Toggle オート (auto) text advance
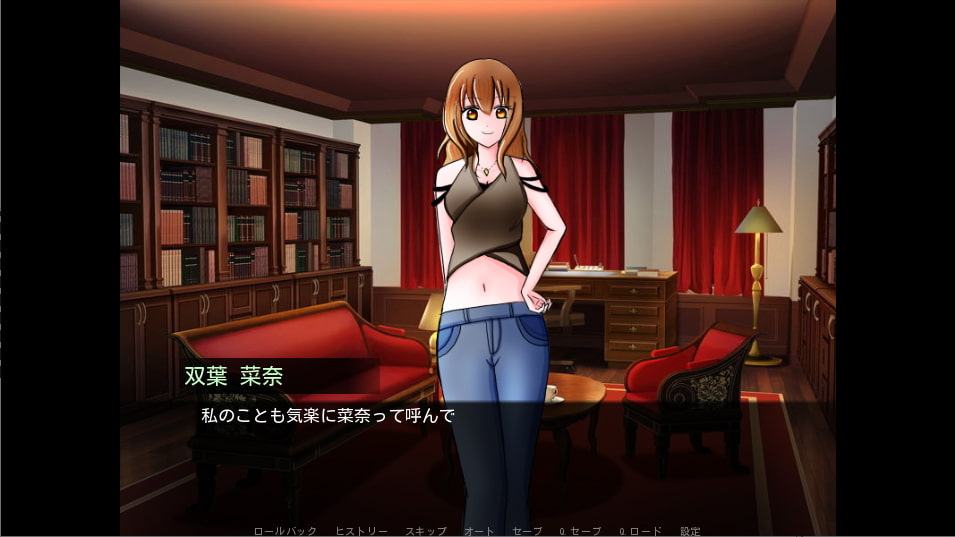The height and width of the screenshot is (537, 955). pos(477,531)
